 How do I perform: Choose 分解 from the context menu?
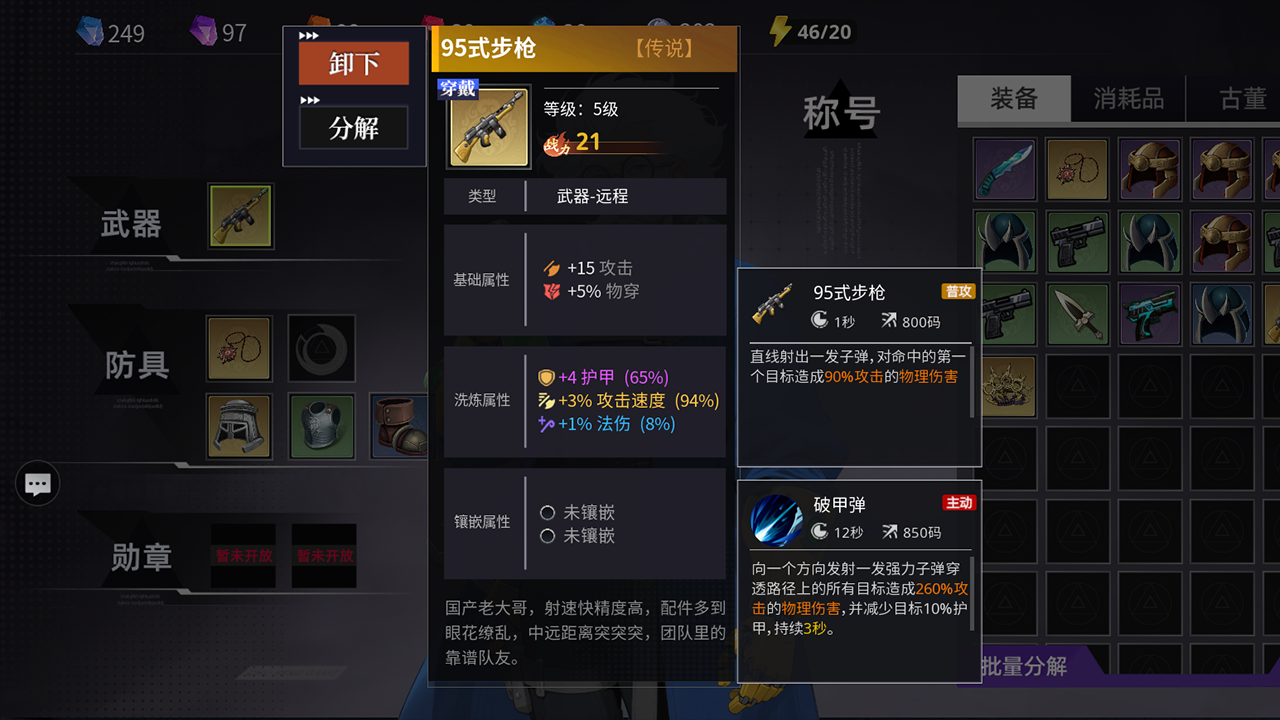pos(353,127)
